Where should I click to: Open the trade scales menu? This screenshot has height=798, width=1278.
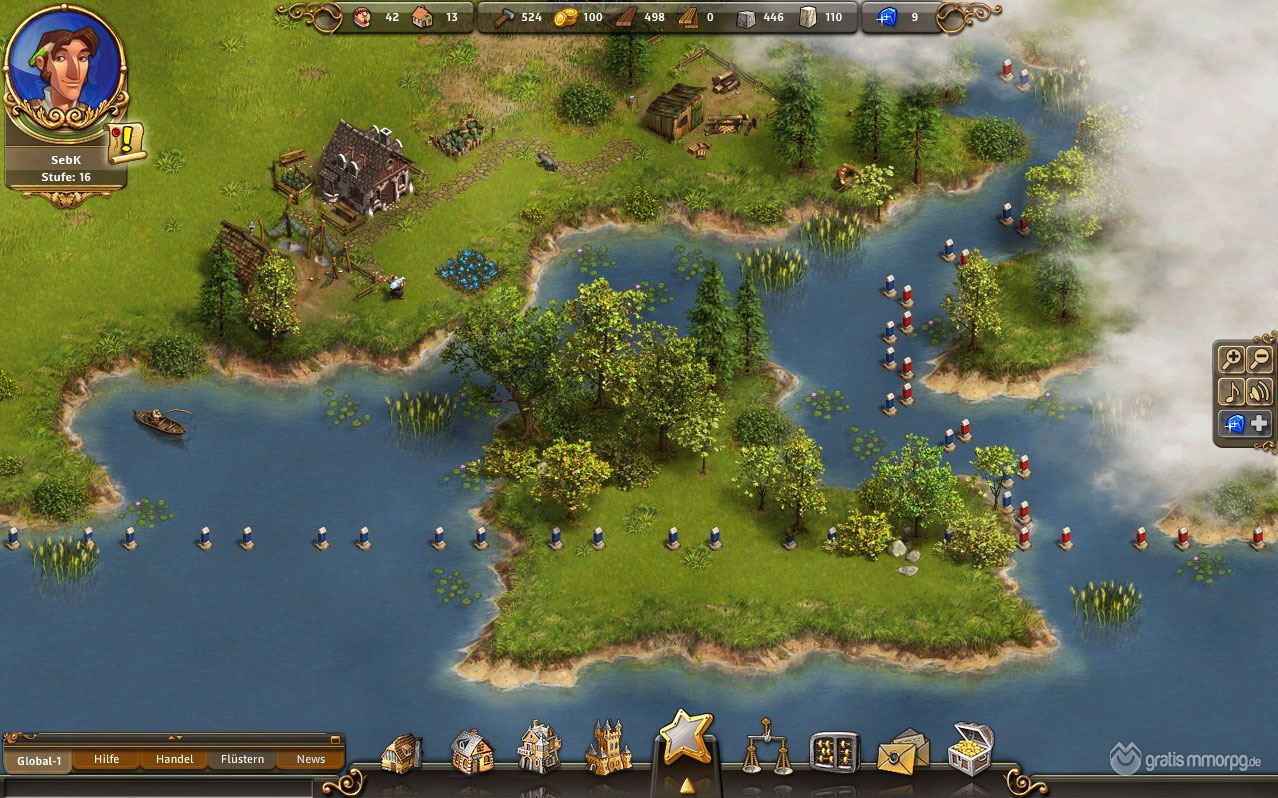[766, 747]
